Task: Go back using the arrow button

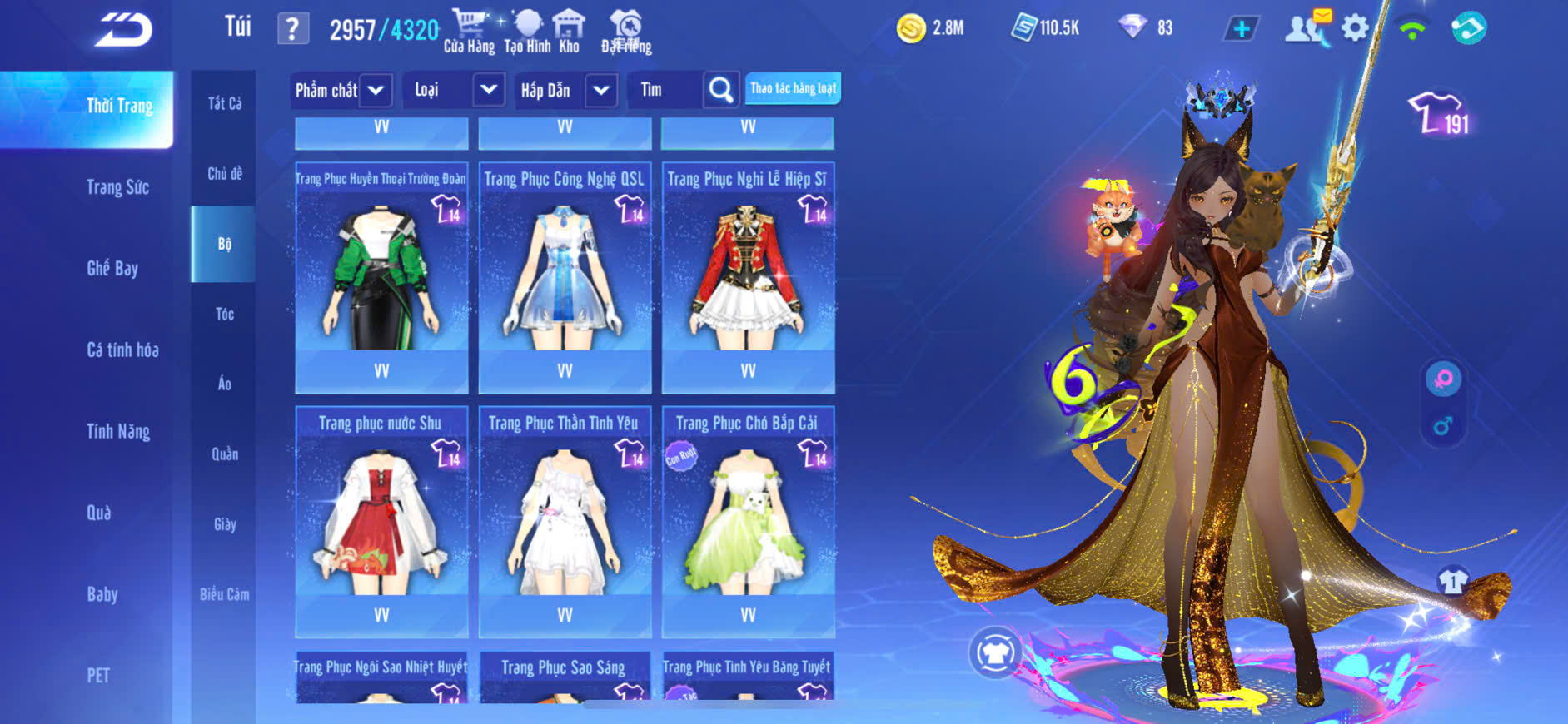Action: [x=123, y=30]
